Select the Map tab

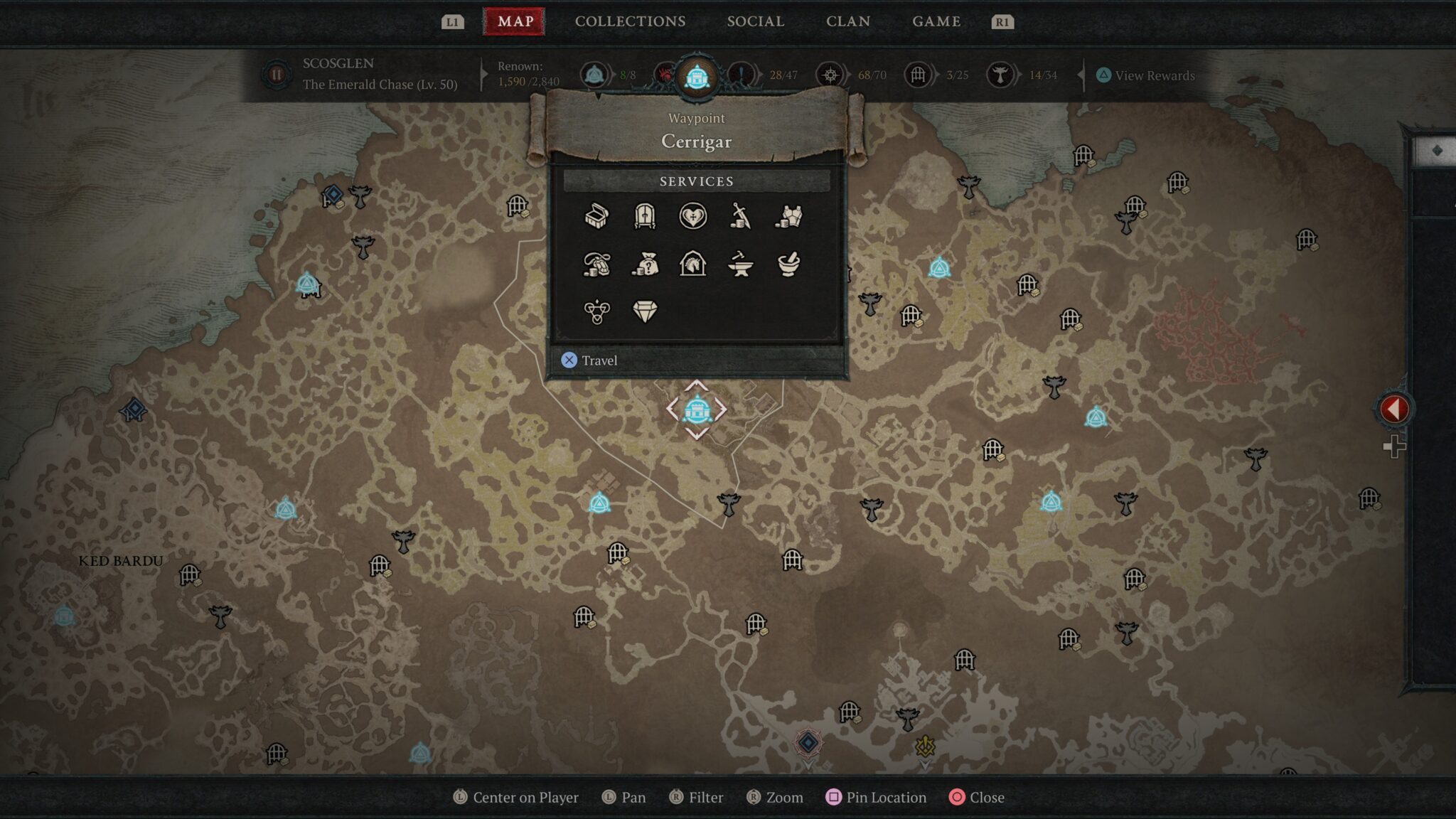(515, 21)
